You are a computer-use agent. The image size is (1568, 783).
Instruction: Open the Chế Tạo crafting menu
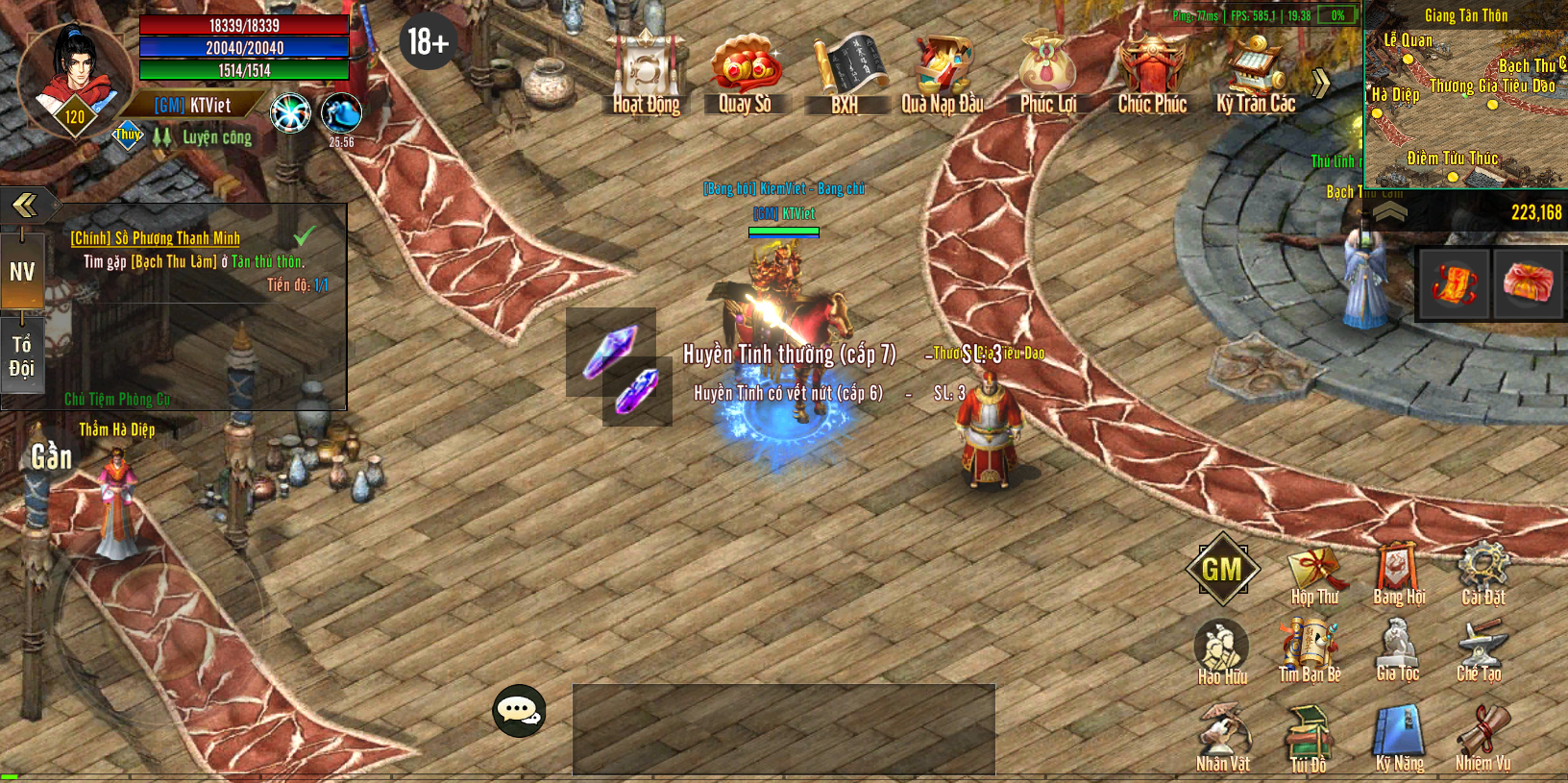pyautogui.click(x=1479, y=649)
